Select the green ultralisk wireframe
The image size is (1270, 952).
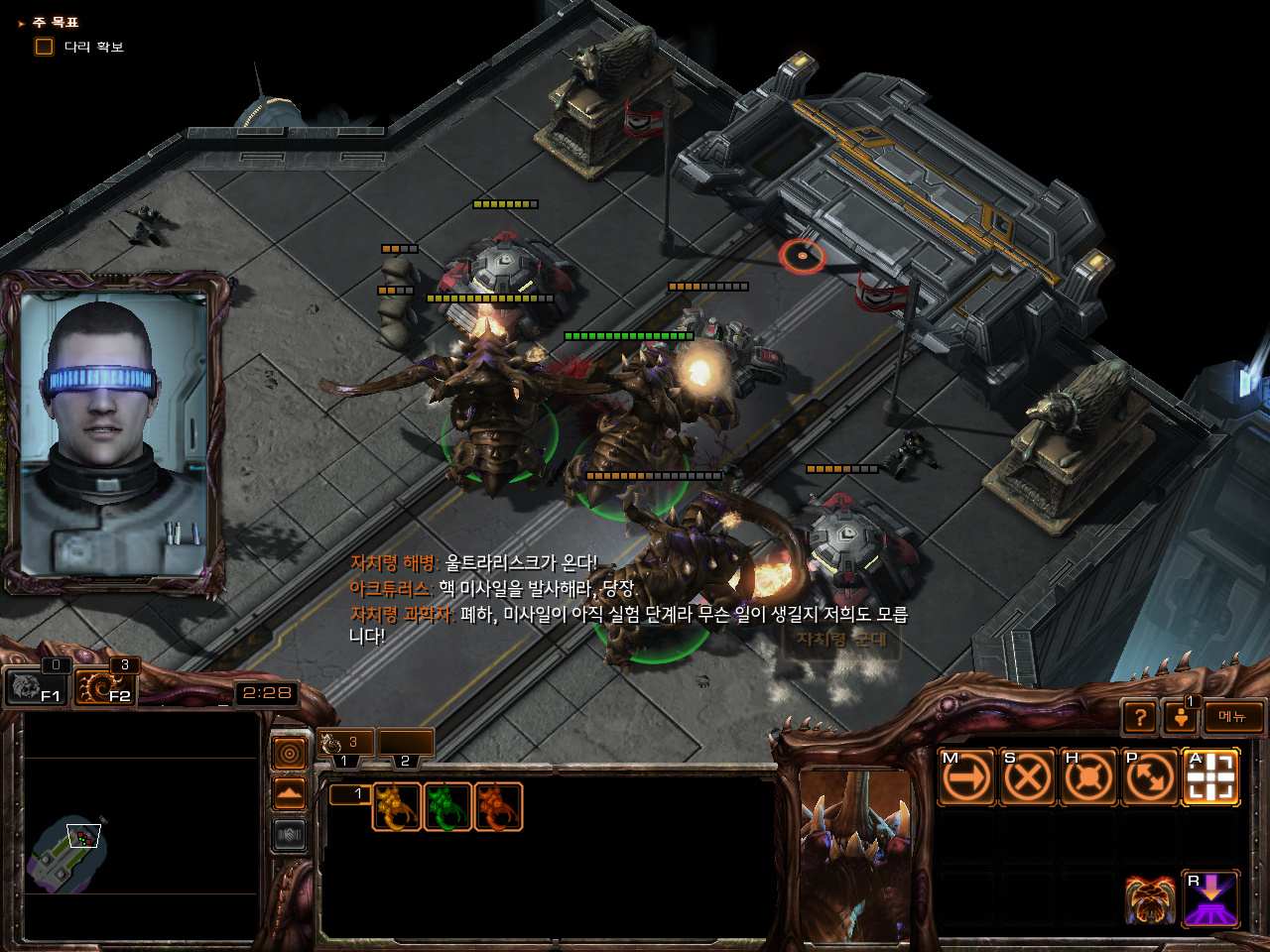[x=446, y=806]
